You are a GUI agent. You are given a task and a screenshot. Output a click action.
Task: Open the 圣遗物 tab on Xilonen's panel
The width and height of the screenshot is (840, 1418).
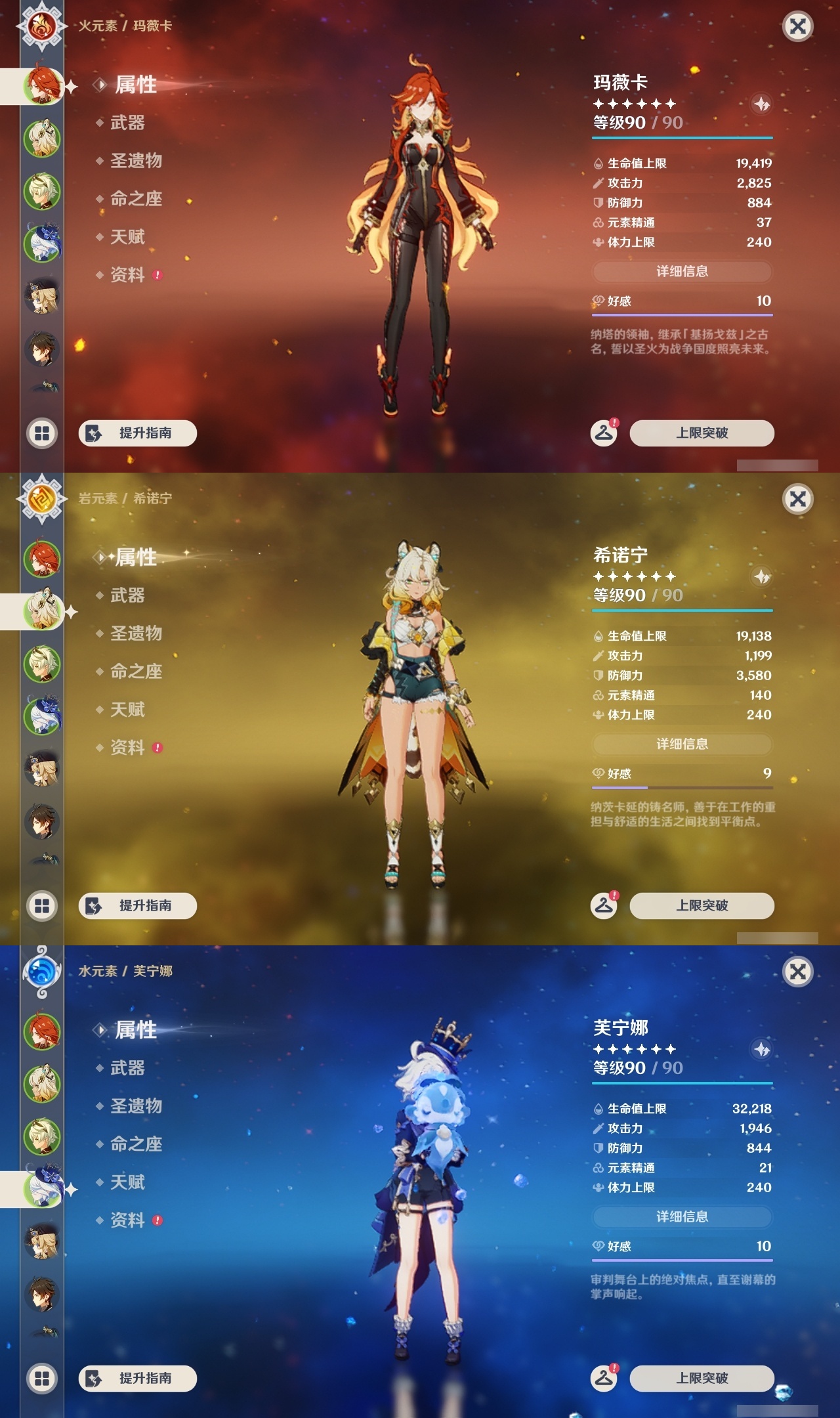tap(136, 634)
